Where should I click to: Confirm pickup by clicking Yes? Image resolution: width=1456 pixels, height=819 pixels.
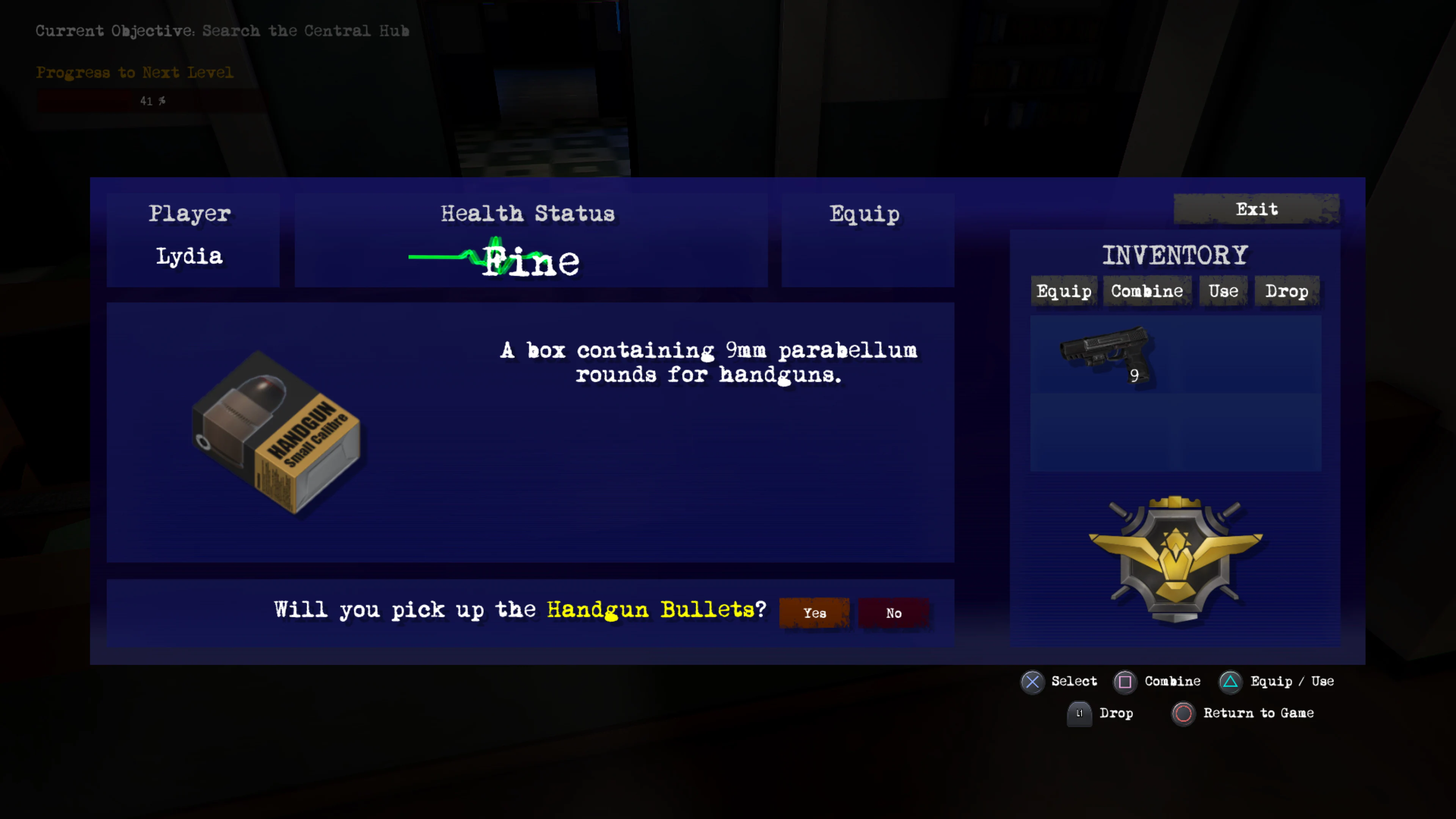click(x=814, y=613)
